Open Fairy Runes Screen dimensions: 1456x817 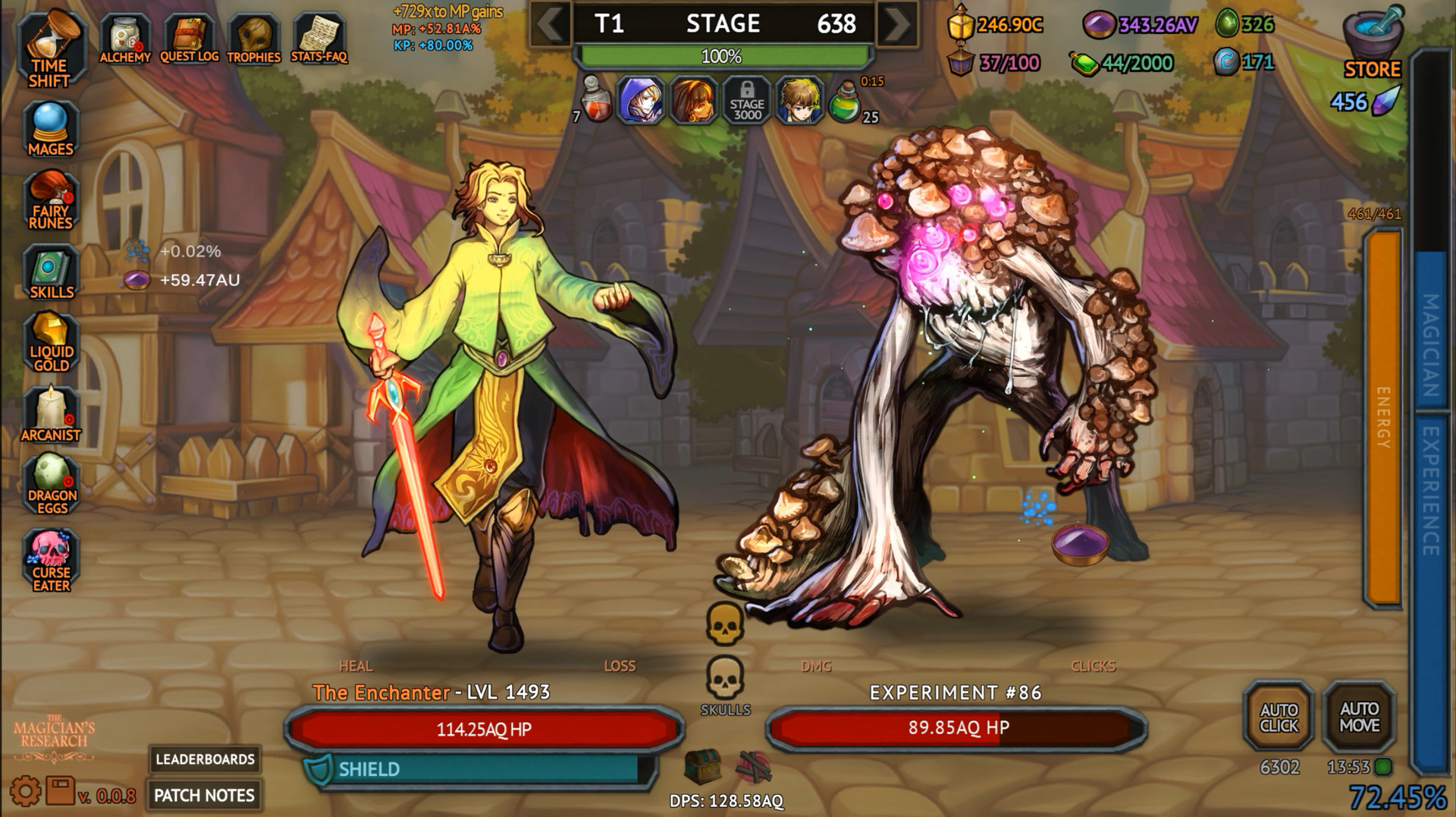coord(51,200)
